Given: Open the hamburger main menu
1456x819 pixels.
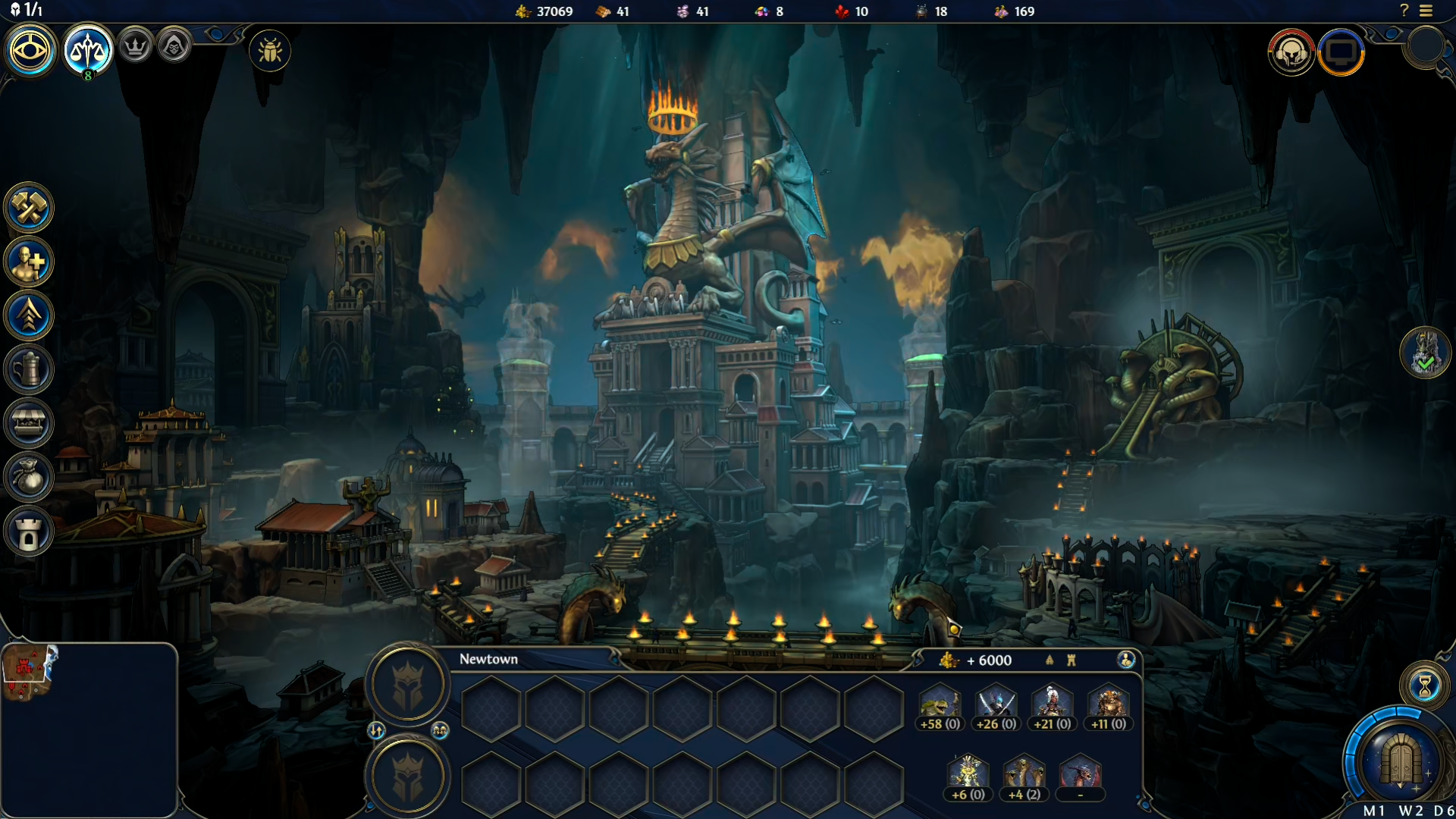Looking at the screenshot, I should coord(1426,11).
